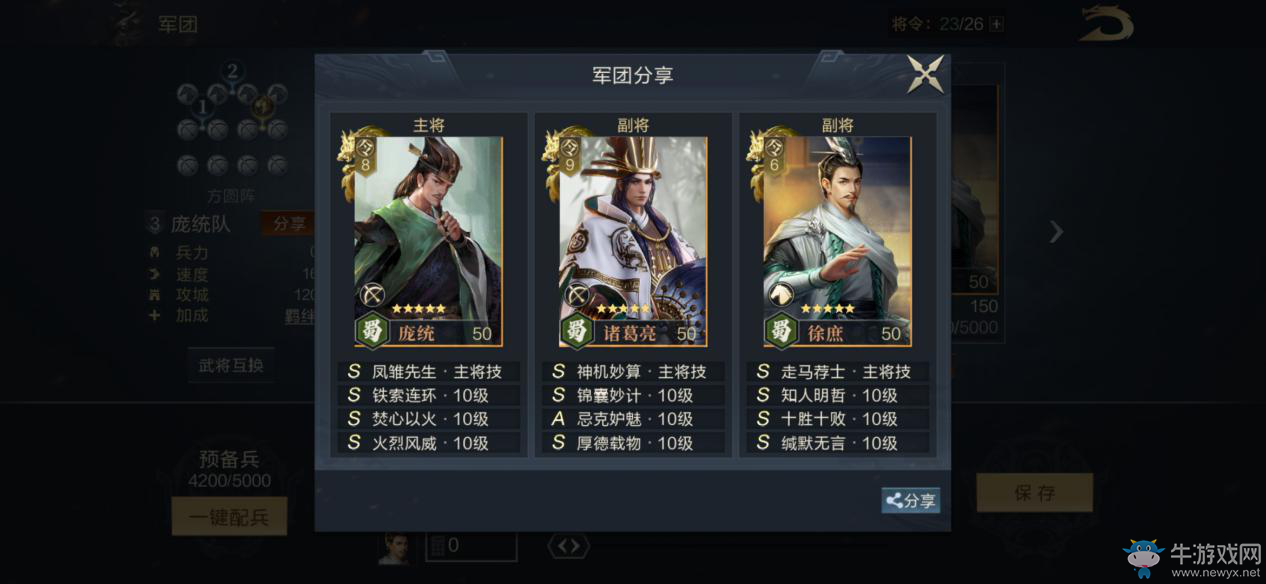
Task: Add more 将令 with the plus button
Action: pos(996,24)
